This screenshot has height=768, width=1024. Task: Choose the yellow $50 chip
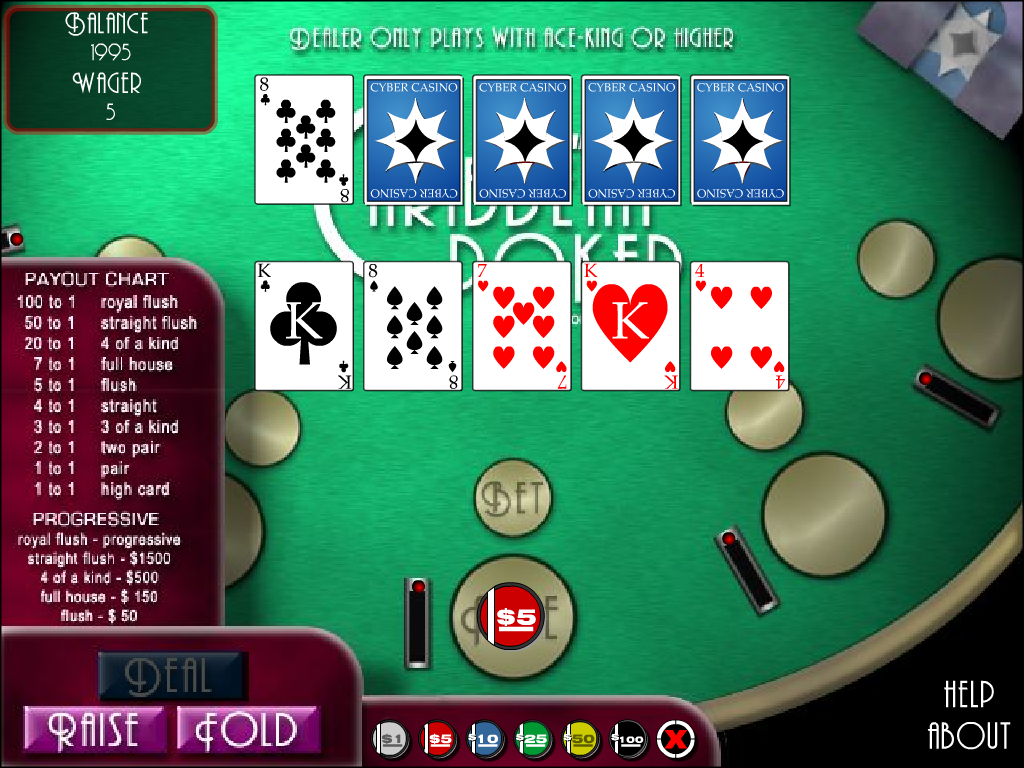coord(580,740)
